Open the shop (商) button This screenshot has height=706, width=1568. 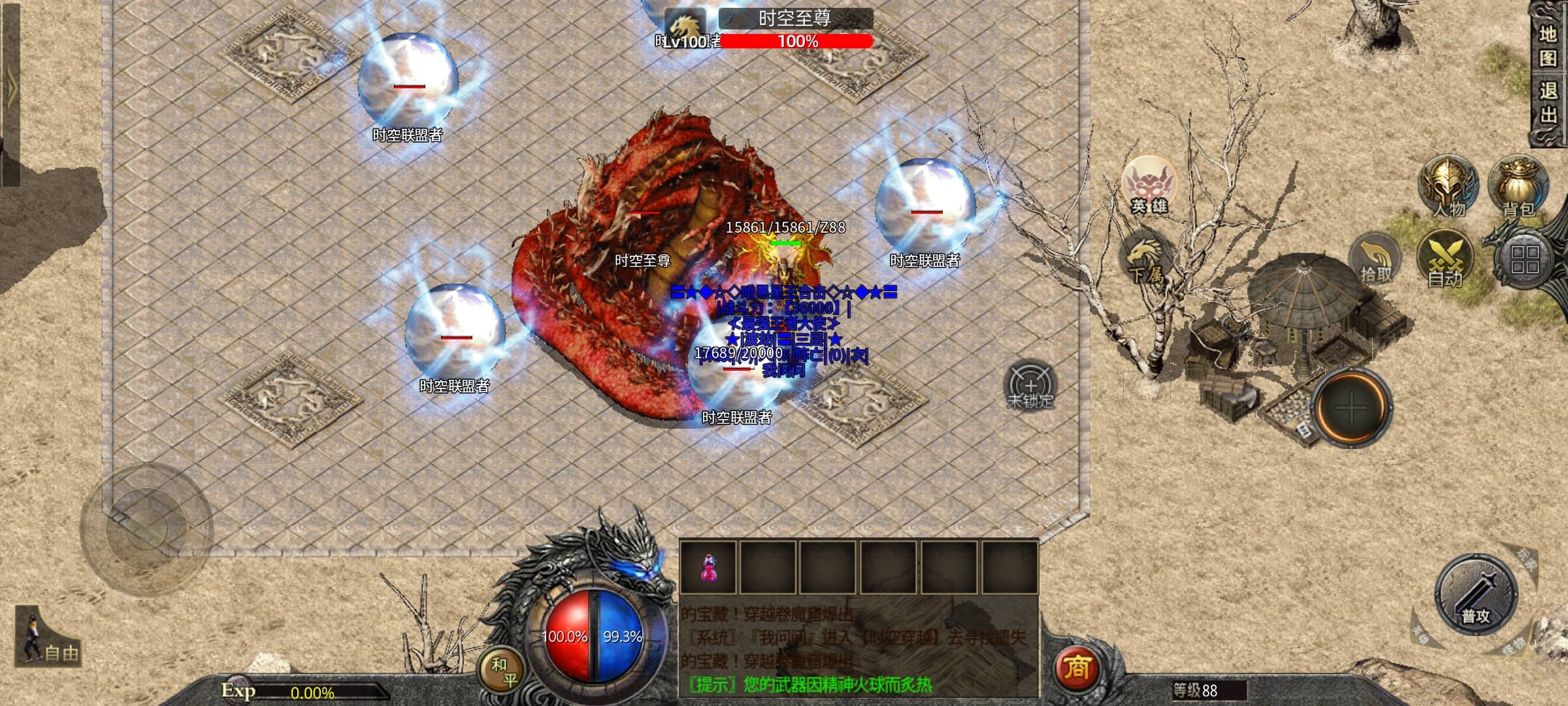tap(1077, 668)
